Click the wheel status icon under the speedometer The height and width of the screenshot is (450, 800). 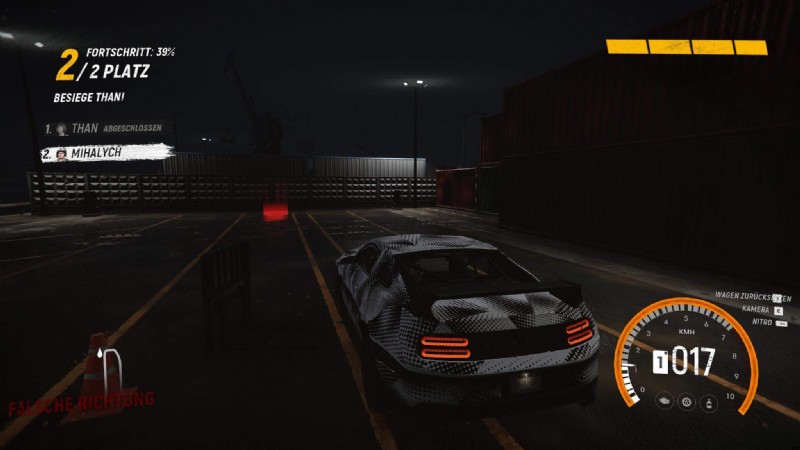[686, 402]
